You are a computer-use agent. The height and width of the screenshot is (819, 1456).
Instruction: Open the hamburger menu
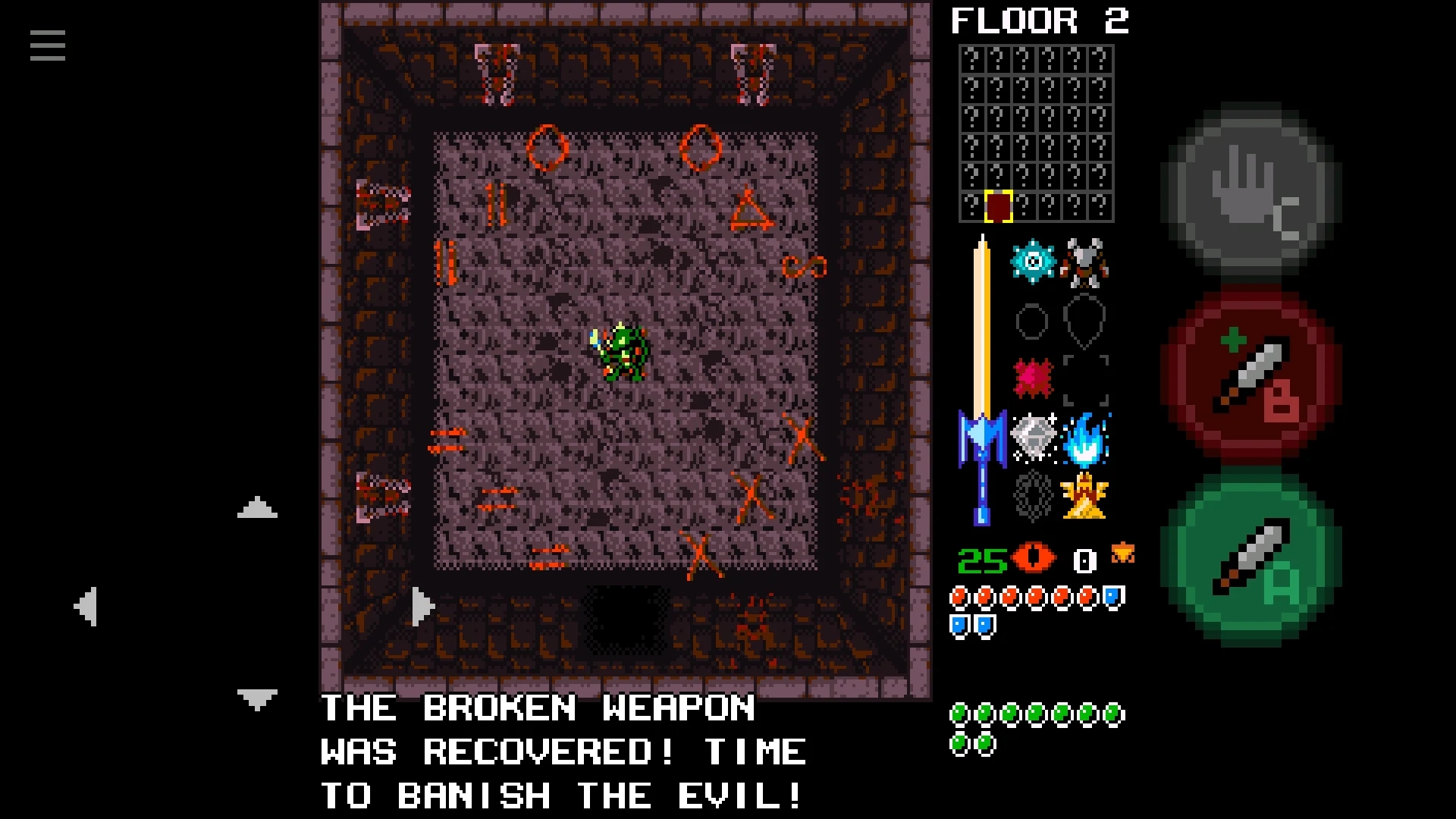point(48,45)
